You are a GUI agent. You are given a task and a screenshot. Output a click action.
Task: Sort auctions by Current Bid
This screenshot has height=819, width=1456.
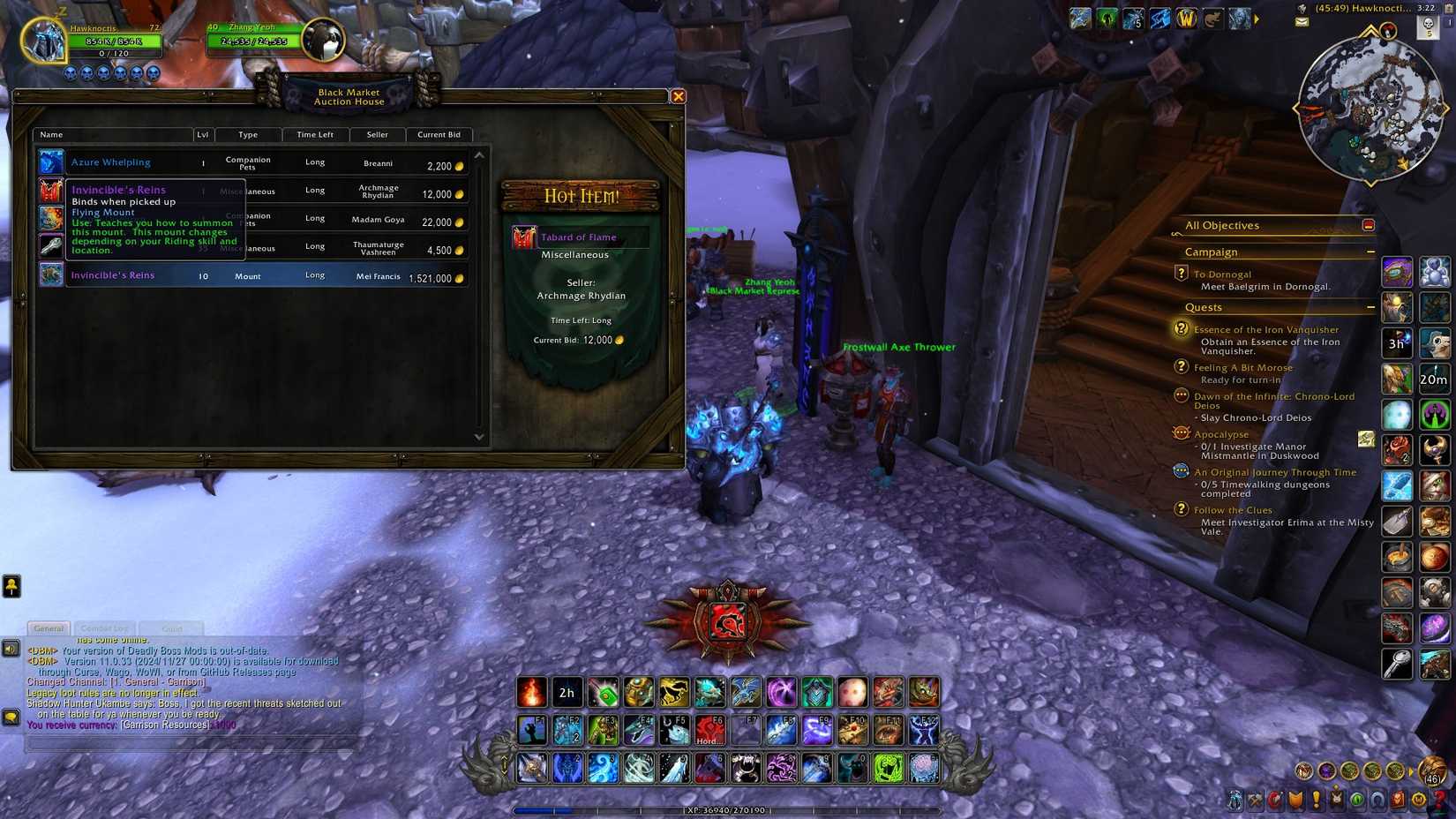point(439,134)
